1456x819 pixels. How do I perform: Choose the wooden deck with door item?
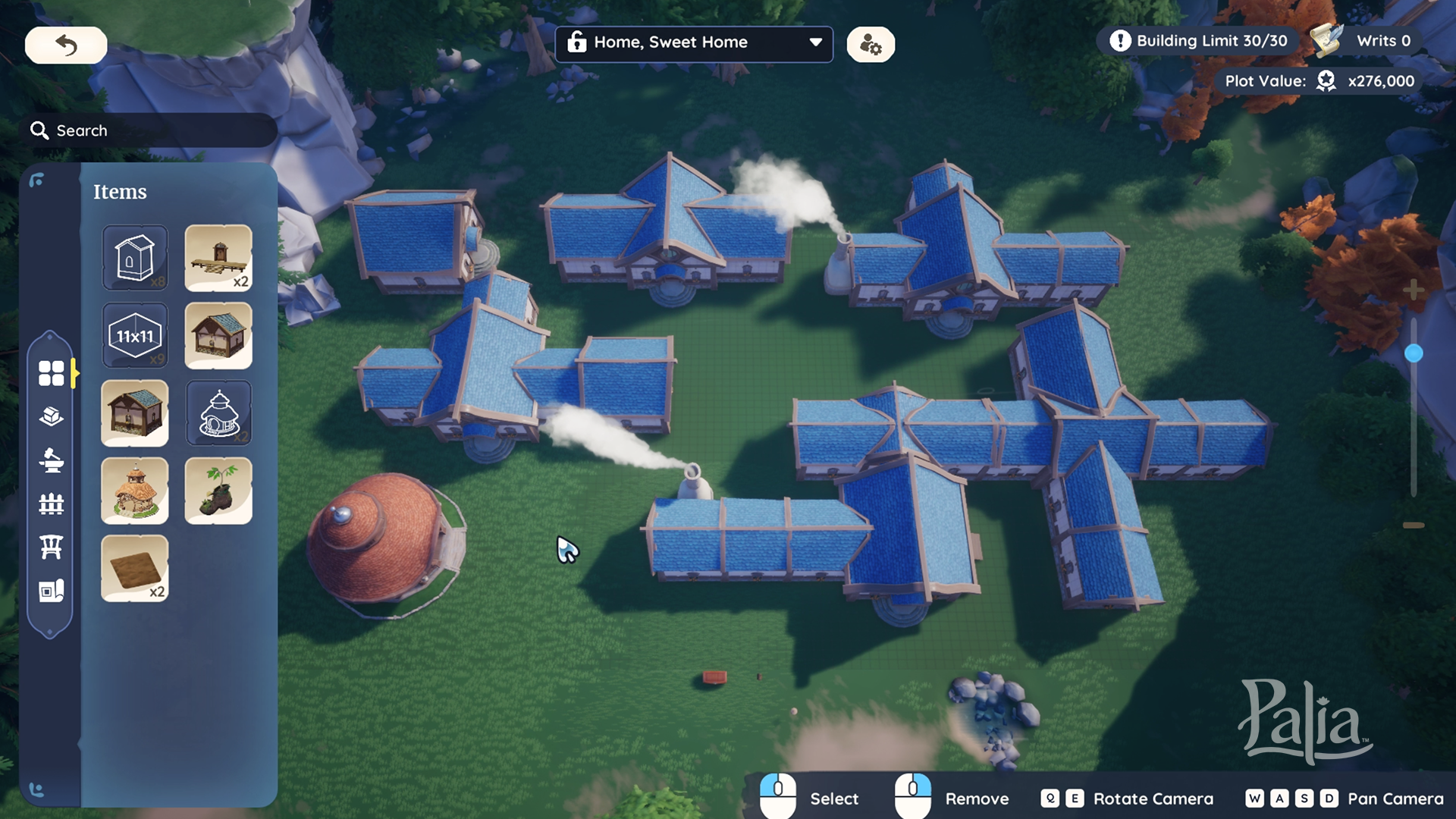coord(218,258)
